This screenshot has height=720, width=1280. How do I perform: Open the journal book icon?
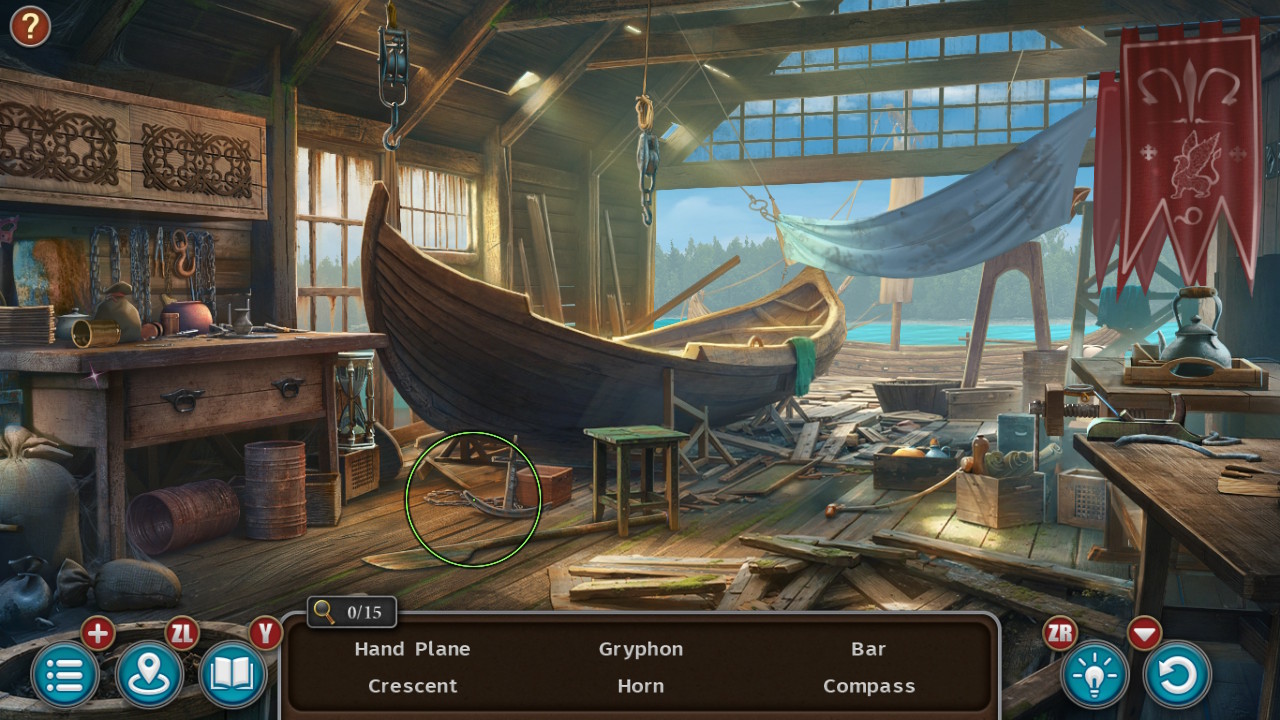coord(231,674)
